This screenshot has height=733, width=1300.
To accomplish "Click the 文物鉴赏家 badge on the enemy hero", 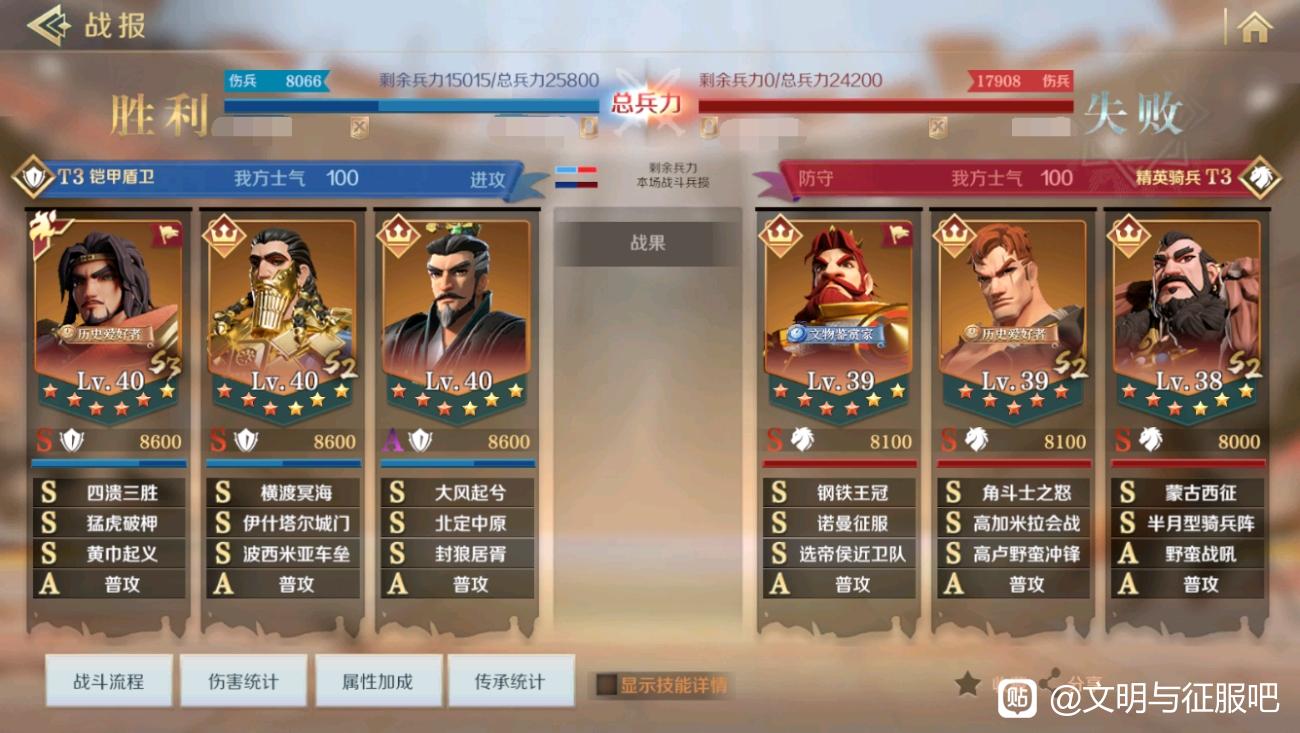I will coord(838,334).
